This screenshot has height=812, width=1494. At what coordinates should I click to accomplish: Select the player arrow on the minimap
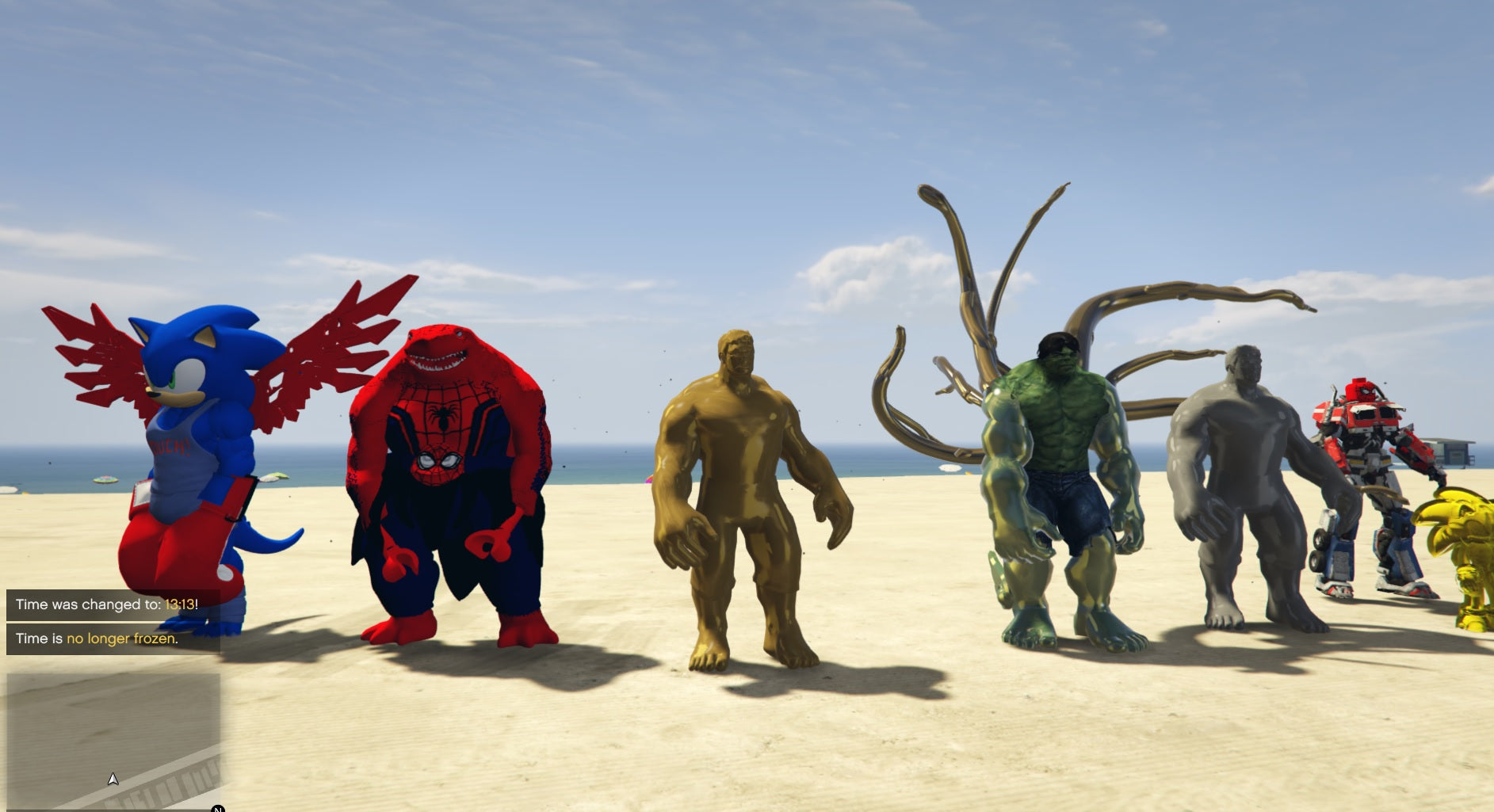pos(113,780)
